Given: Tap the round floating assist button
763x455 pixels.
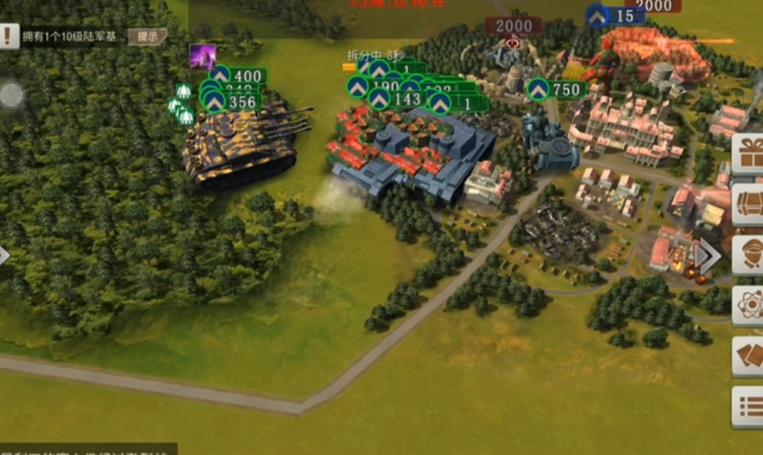Looking at the screenshot, I should [11, 95].
